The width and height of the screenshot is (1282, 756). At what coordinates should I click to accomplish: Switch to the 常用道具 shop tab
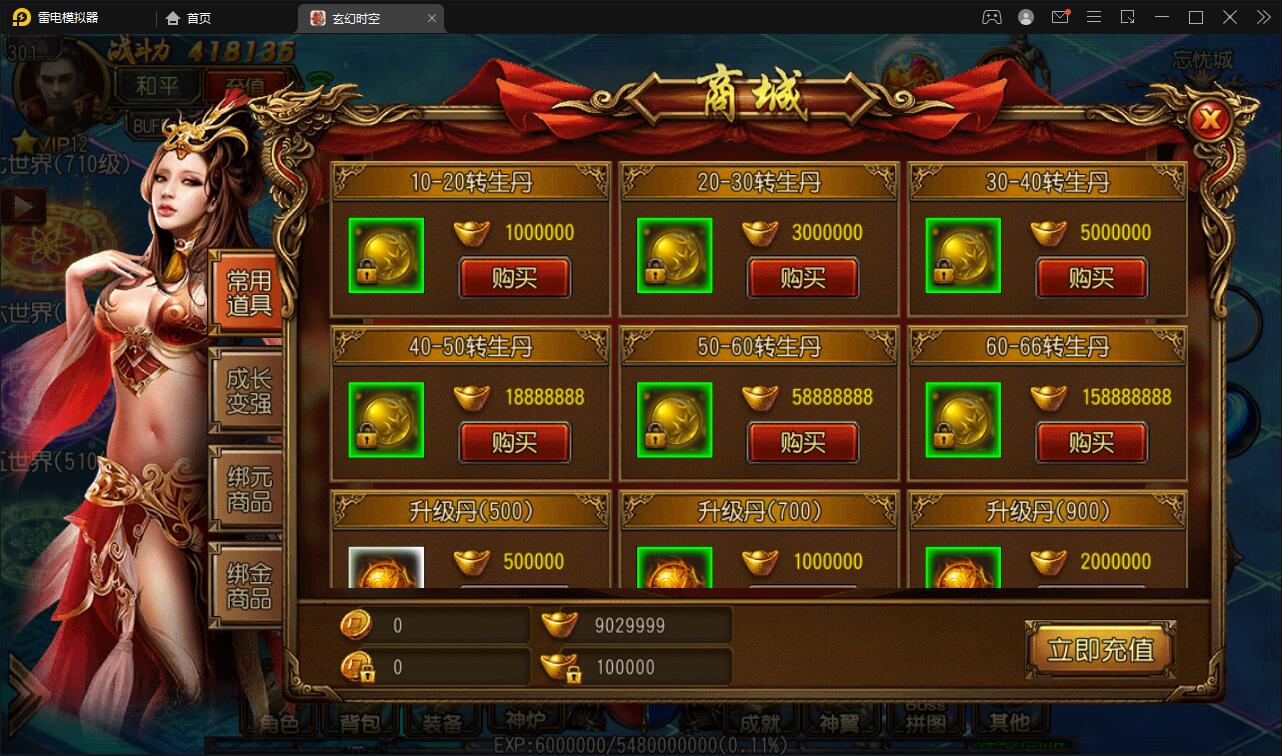pos(248,292)
